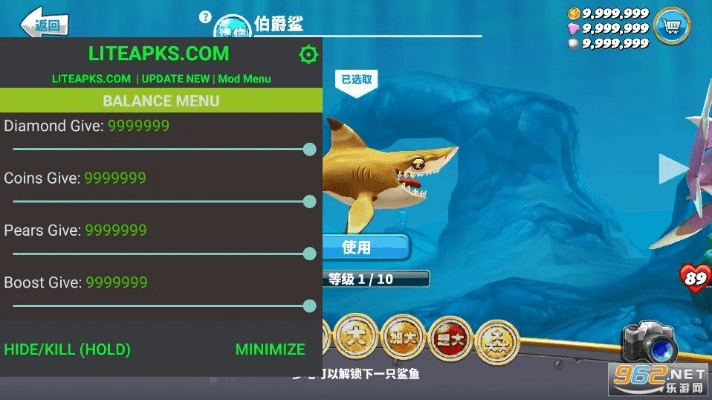712x400 pixels.
Task: Minimize the mod menu overlay
Action: pos(270,349)
